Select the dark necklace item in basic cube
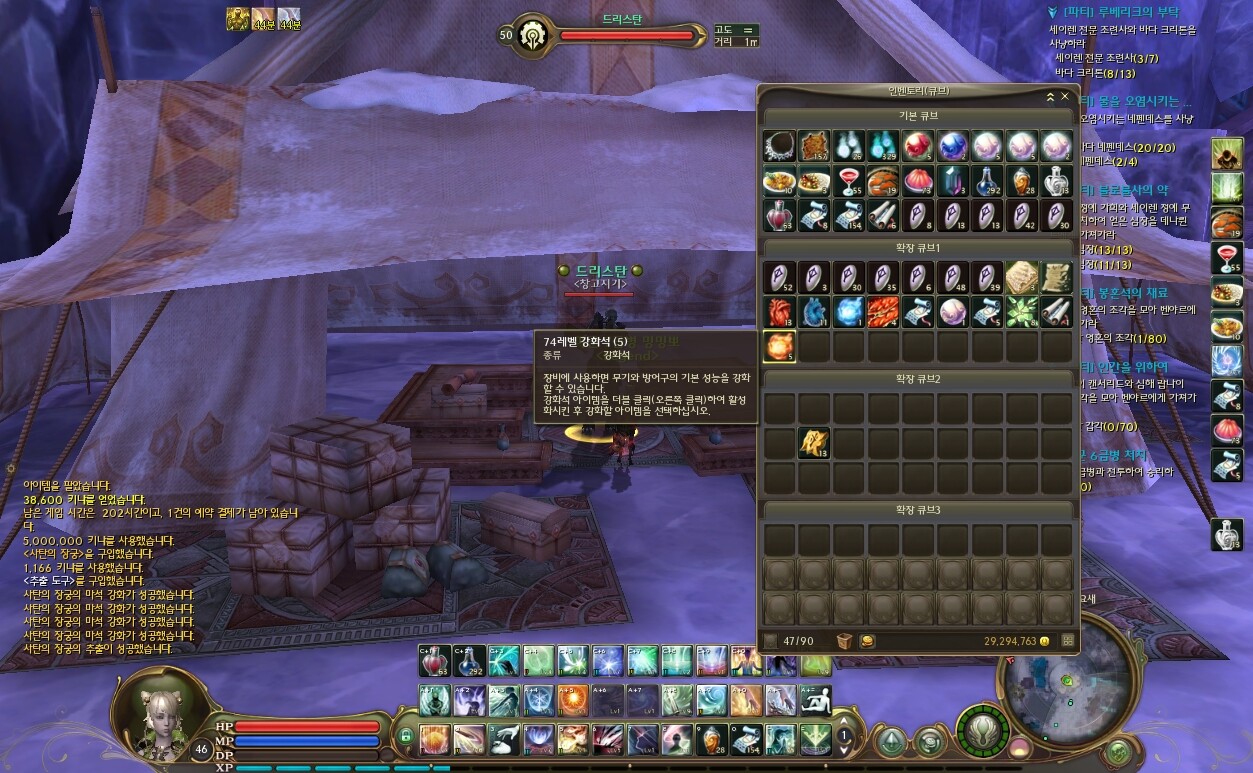This screenshot has width=1253, height=773. tap(779, 146)
